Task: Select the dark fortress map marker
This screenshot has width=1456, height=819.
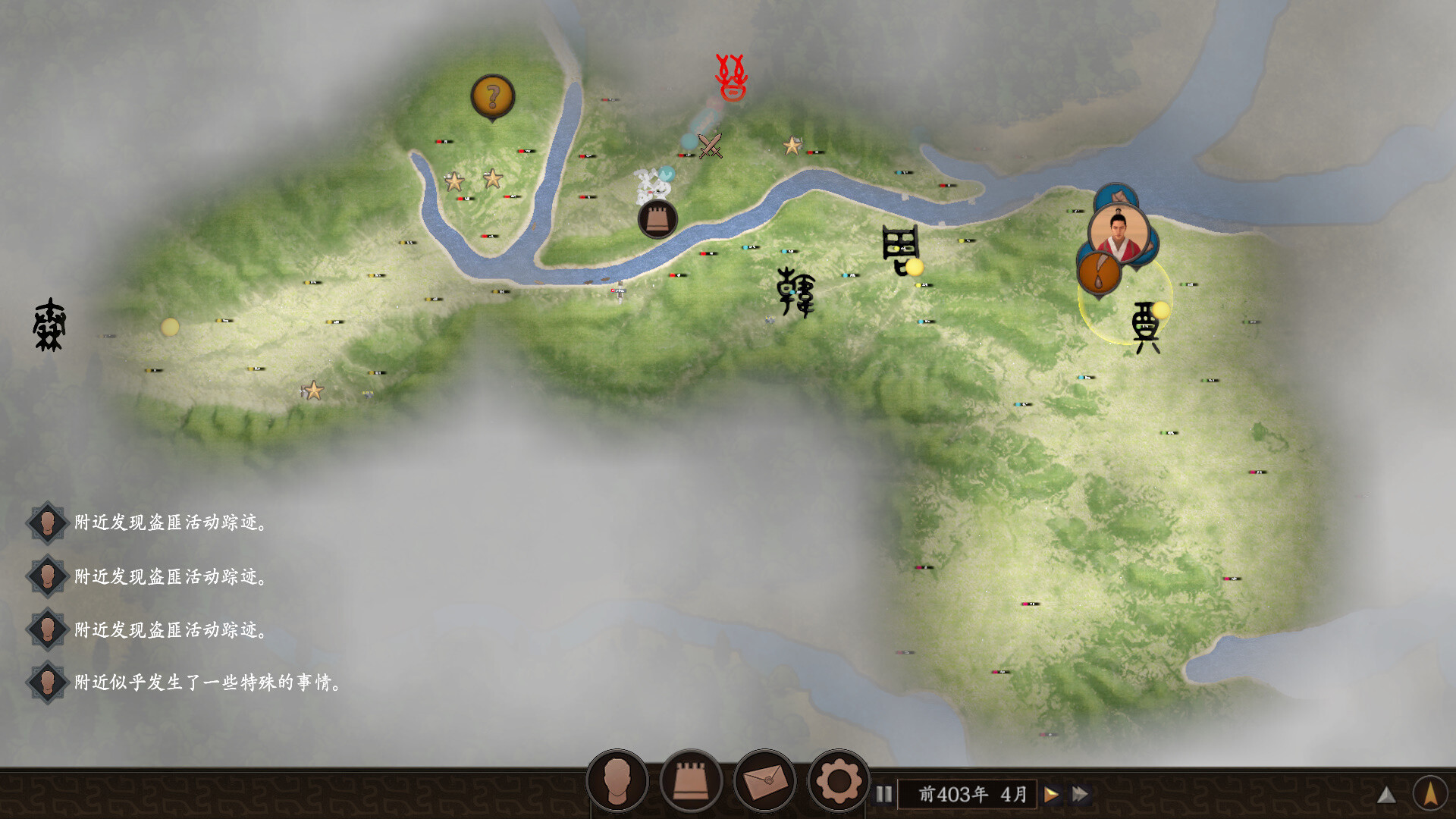Action: tap(657, 219)
